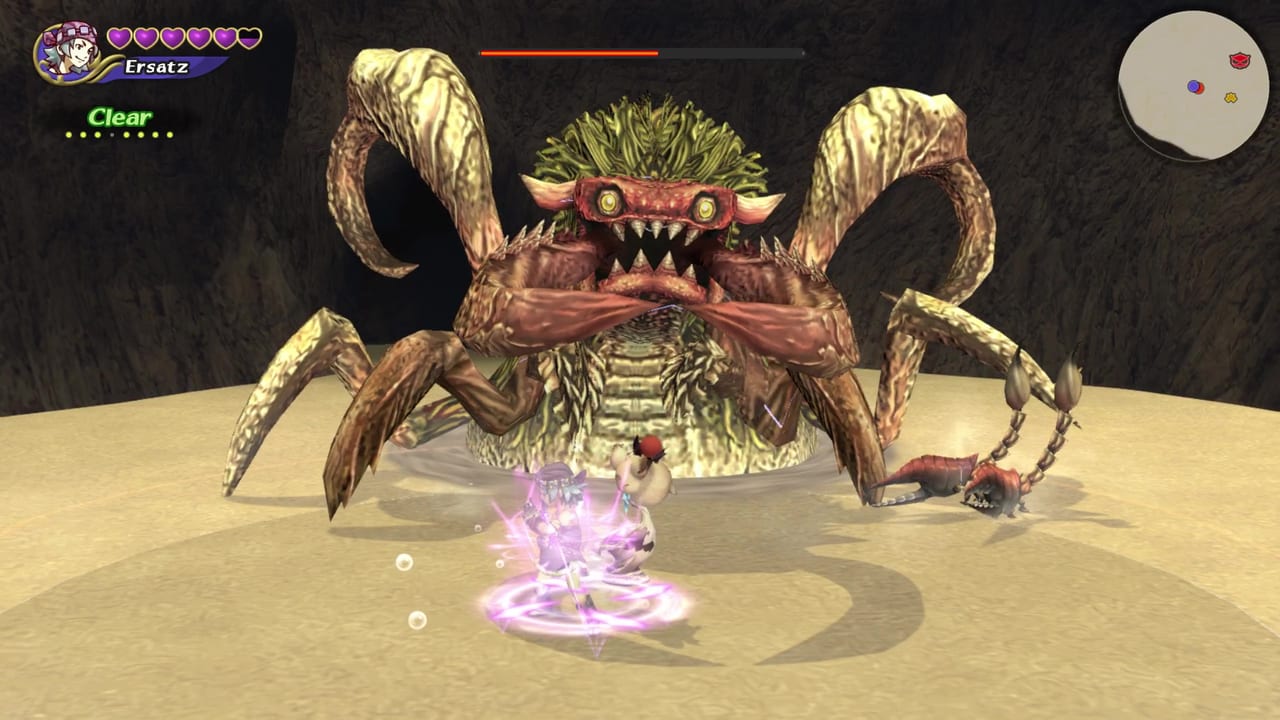
Task: Click the Ersatz name banner
Action: click(156, 67)
